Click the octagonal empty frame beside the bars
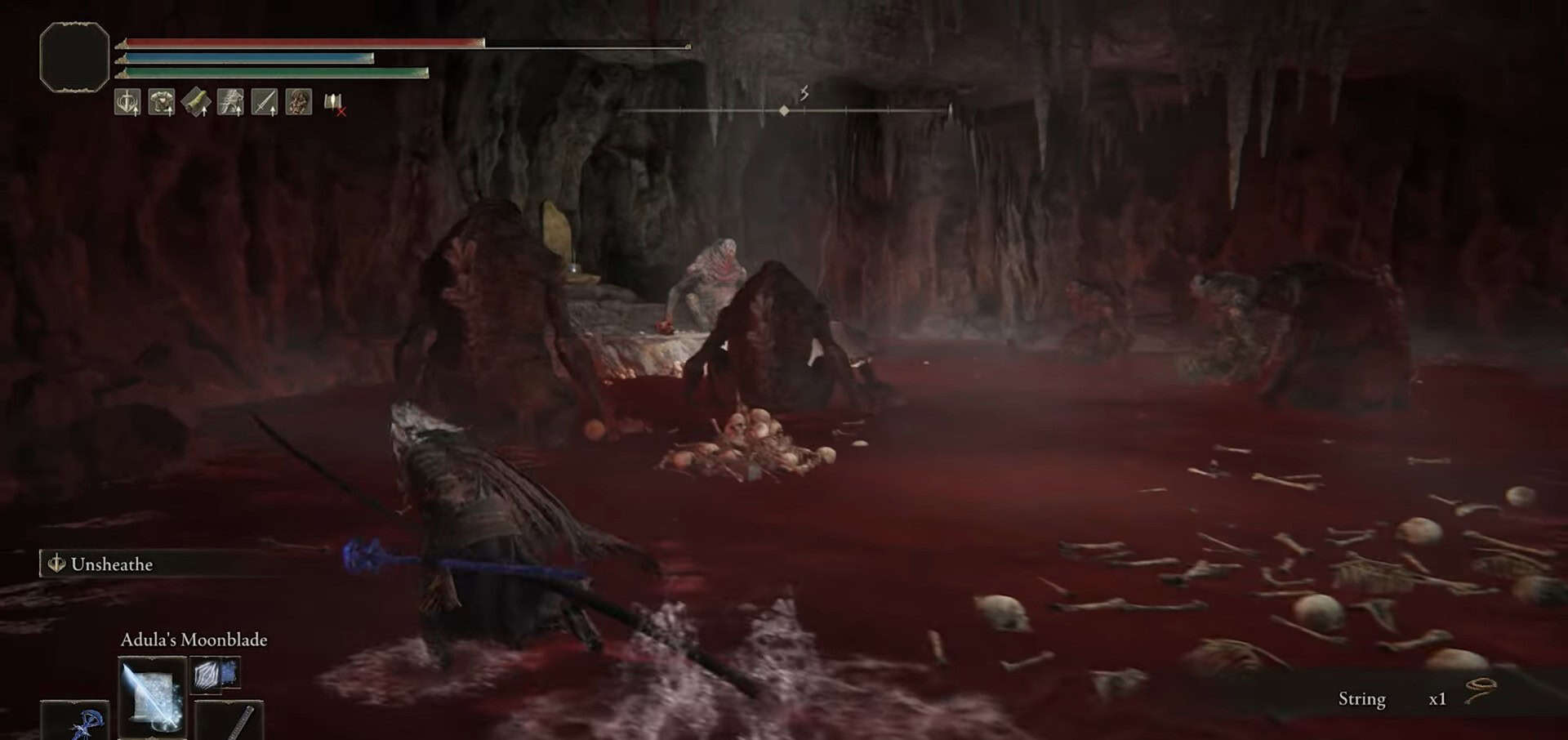1568x740 pixels. click(x=74, y=57)
